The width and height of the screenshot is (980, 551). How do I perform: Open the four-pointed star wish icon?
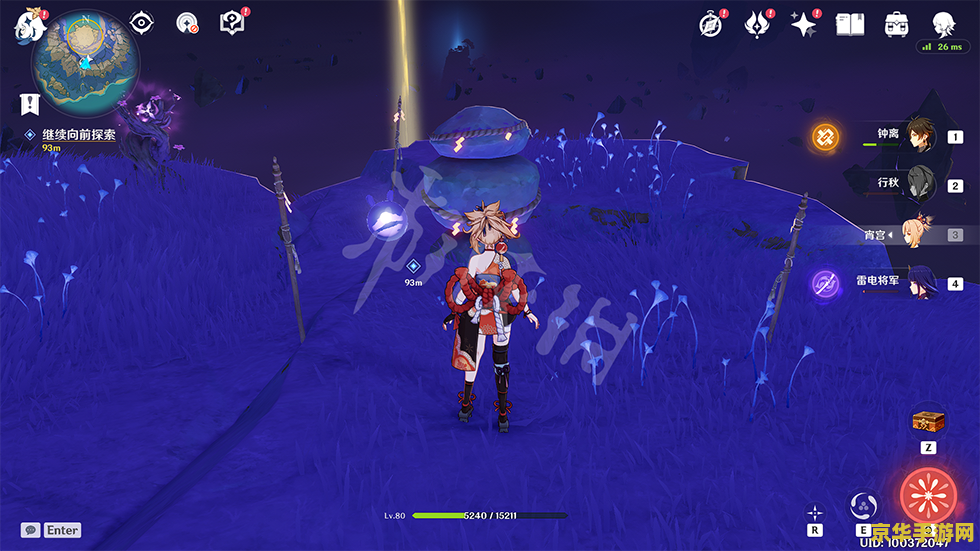pos(804,25)
